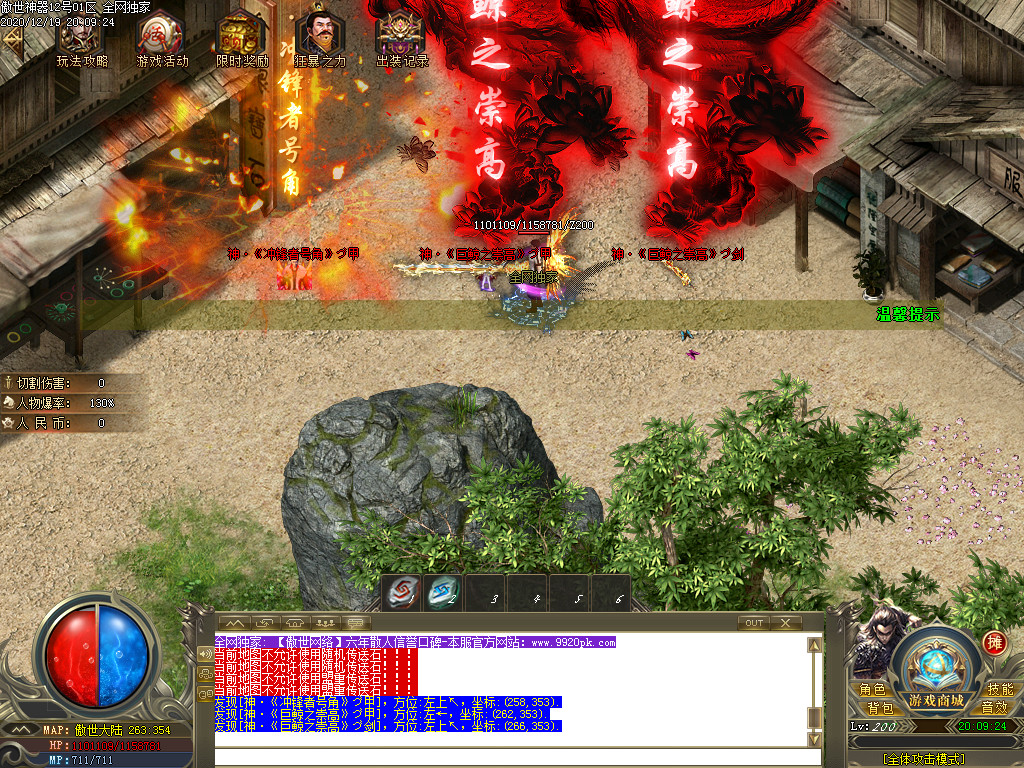This screenshot has width=1024, height=768.
Task: Click the OUT button above the chat
Action: pos(754,622)
